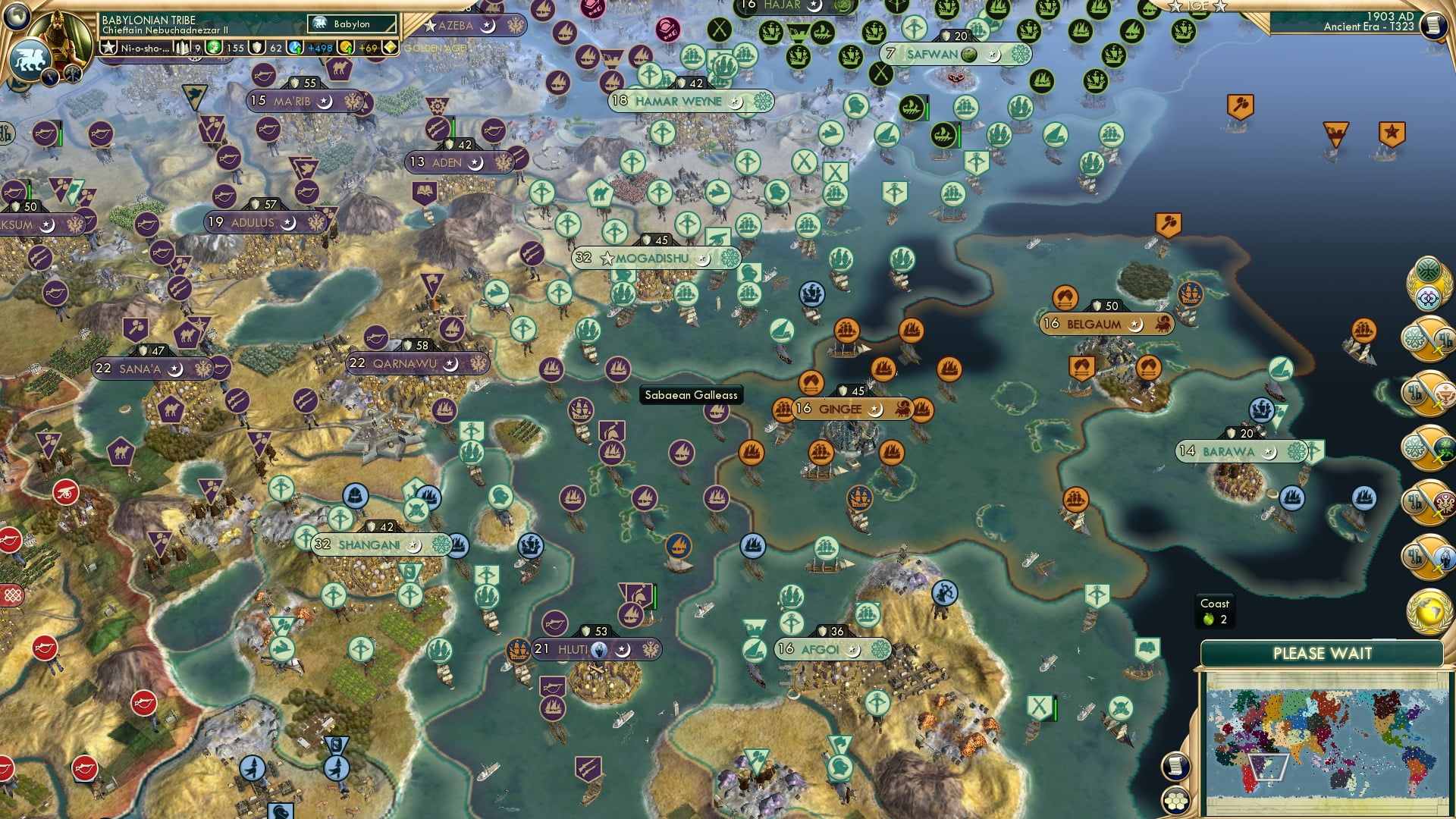Viewport: 1456px width, 819px height.
Task: Click the PLEASE WAIT button
Action: (x=1323, y=652)
